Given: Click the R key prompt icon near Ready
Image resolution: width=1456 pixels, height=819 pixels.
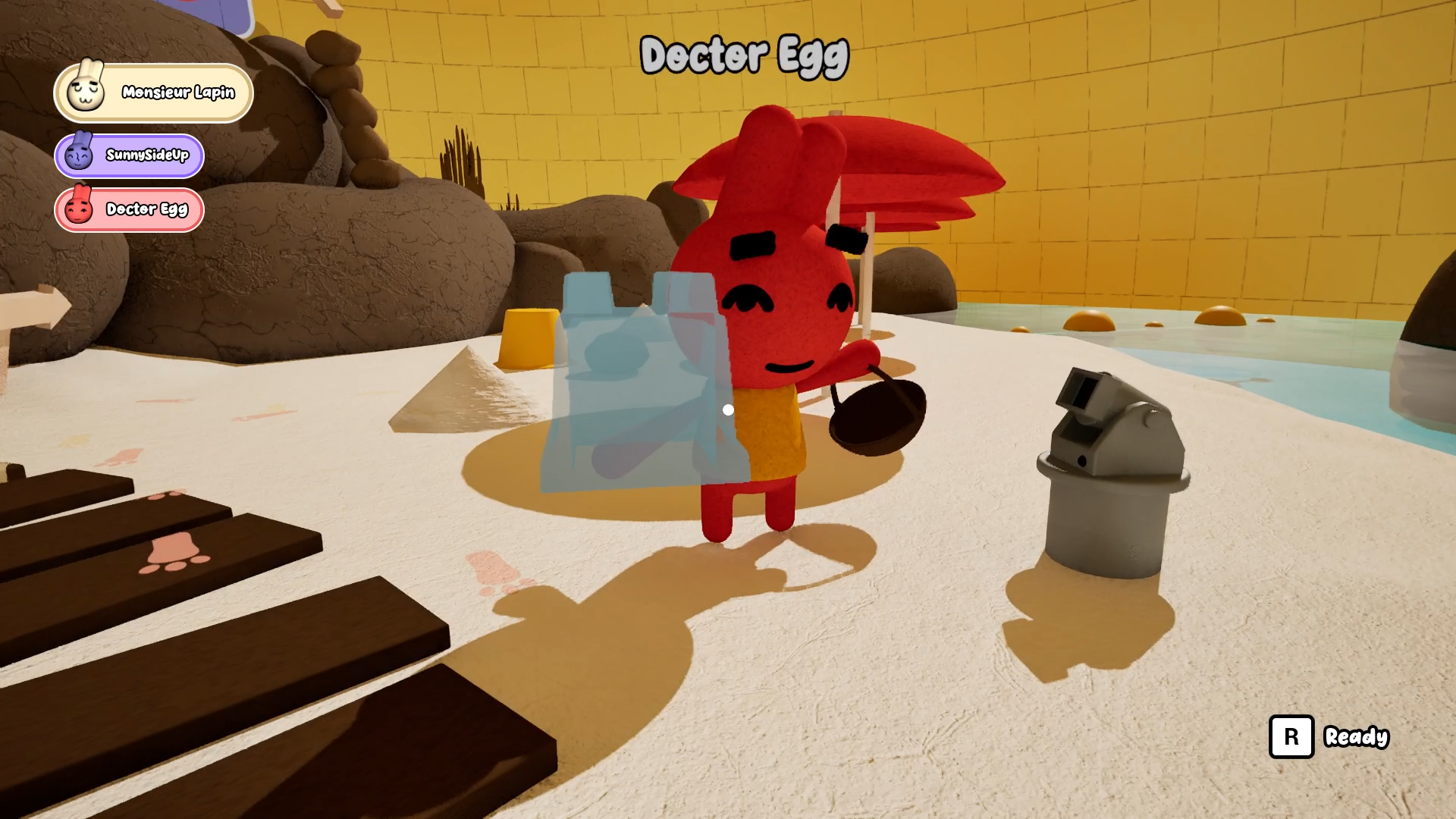Looking at the screenshot, I should (x=1291, y=736).
